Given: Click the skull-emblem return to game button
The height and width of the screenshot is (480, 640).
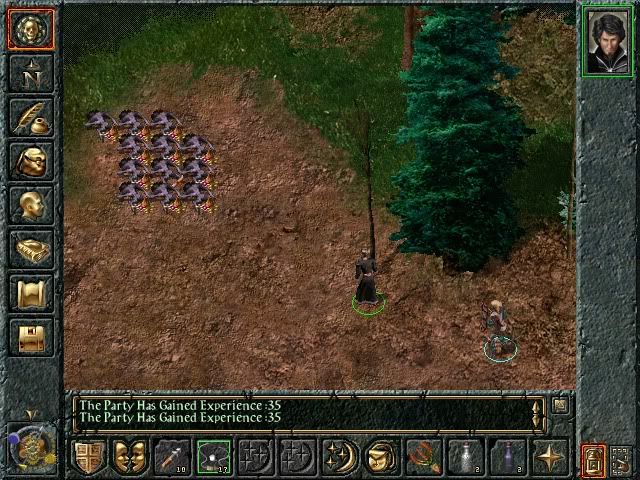Looking at the screenshot, I should 30,28.
